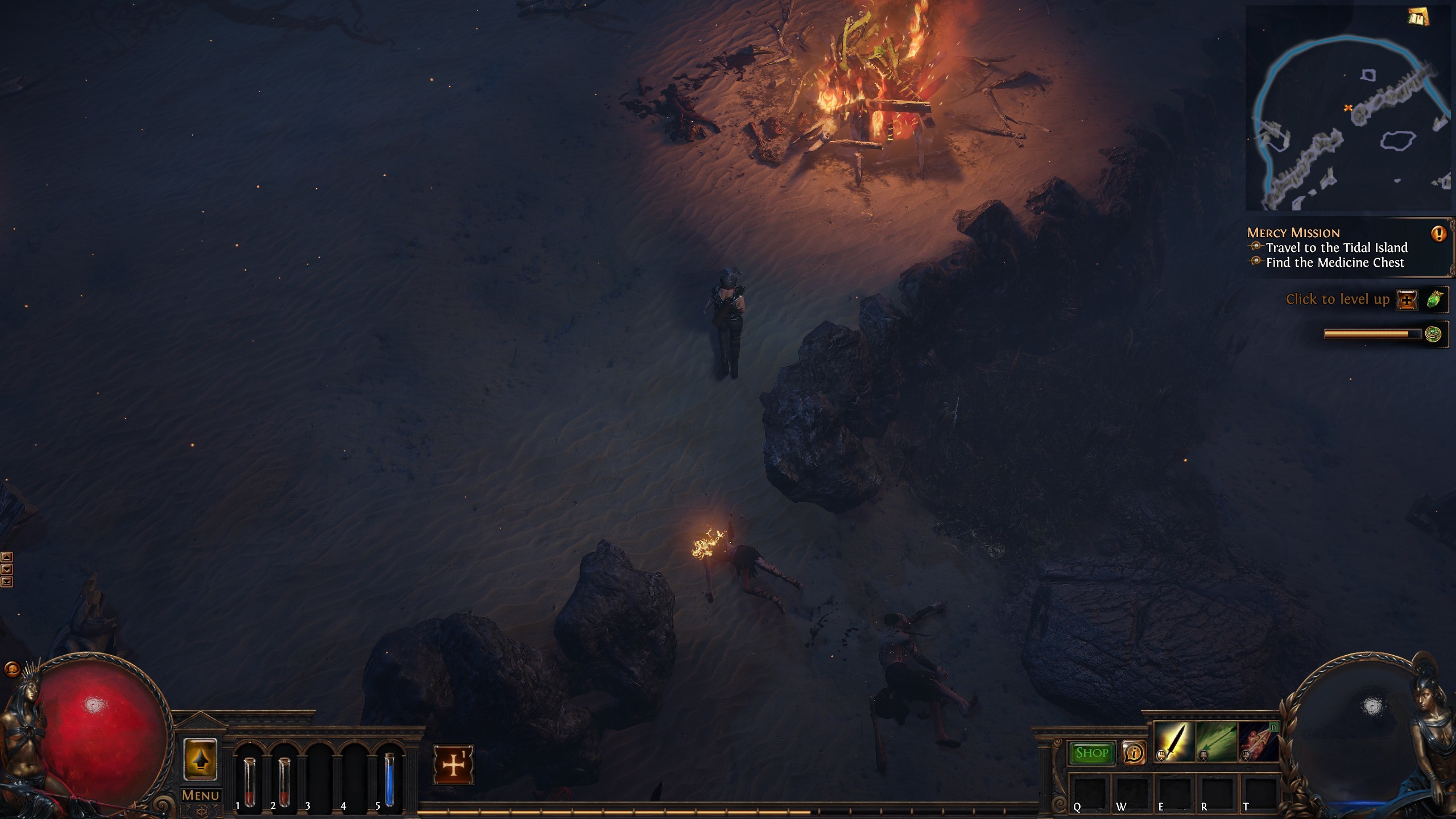Collapse the bottom chevron on the left edge

[x=6, y=582]
